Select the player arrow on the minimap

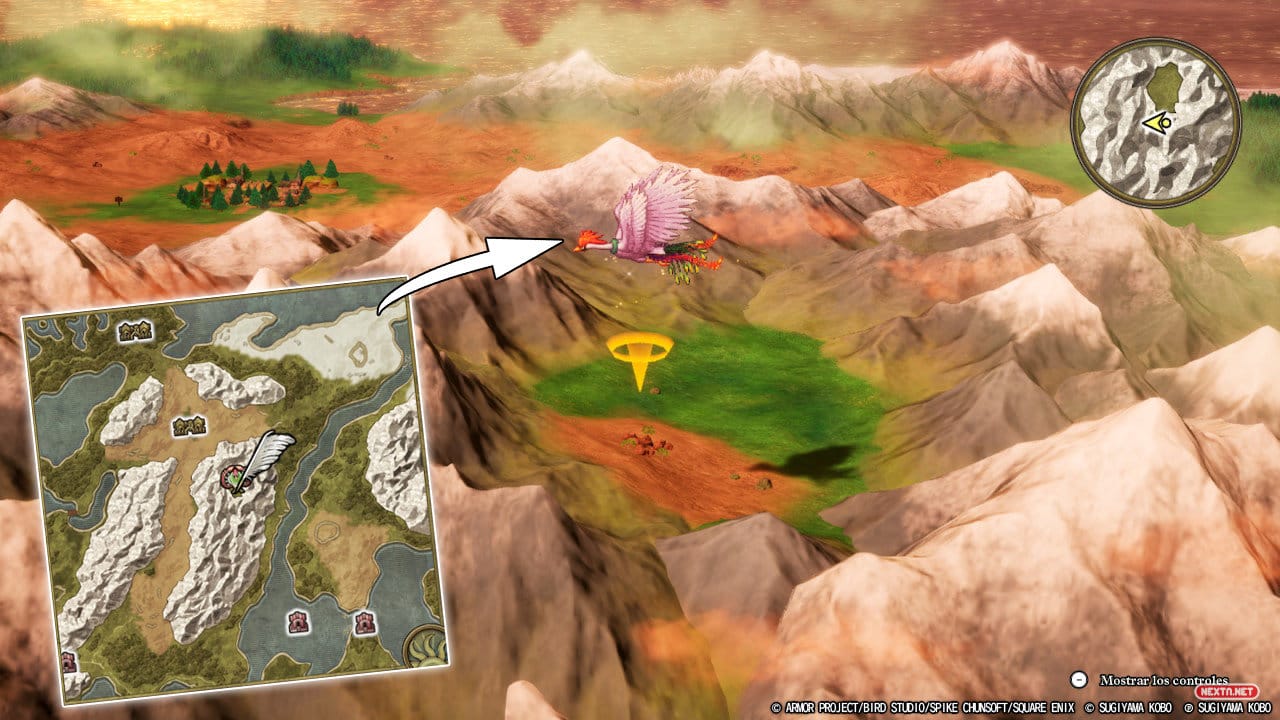pos(1158,123)
